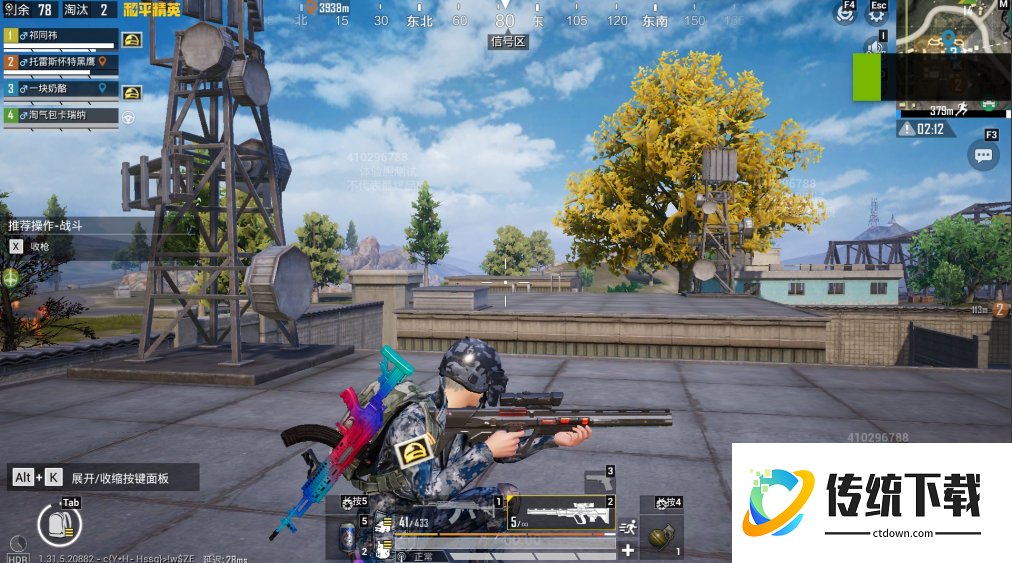The height and width of the screenshot is (563, 1012).
Task: Click the plus healing button
Action: [628, 550]
